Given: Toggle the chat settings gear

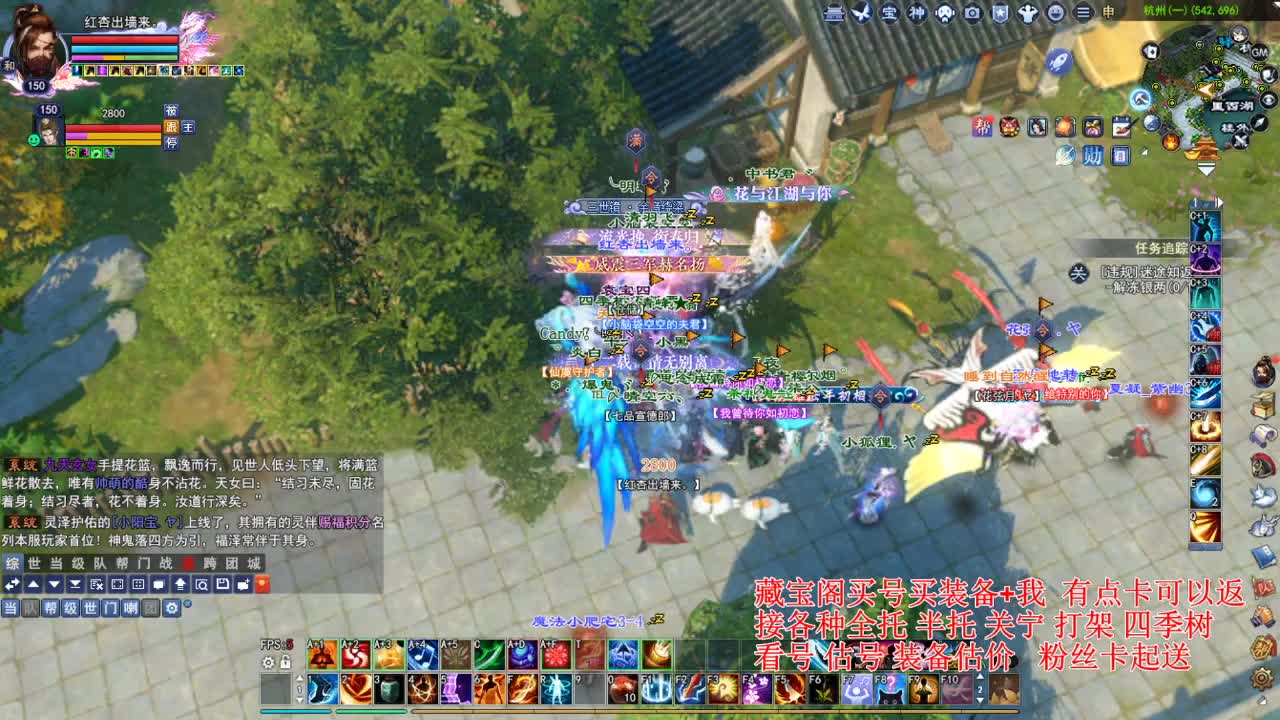Looking at the screenshot, I should (172, 608).
